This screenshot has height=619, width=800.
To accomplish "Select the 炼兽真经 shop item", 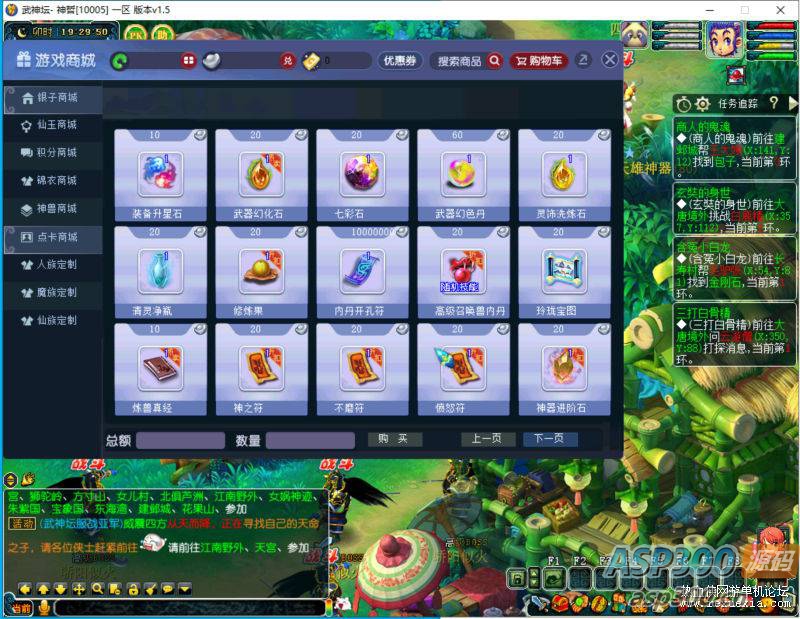I will (x=160, y=369).
